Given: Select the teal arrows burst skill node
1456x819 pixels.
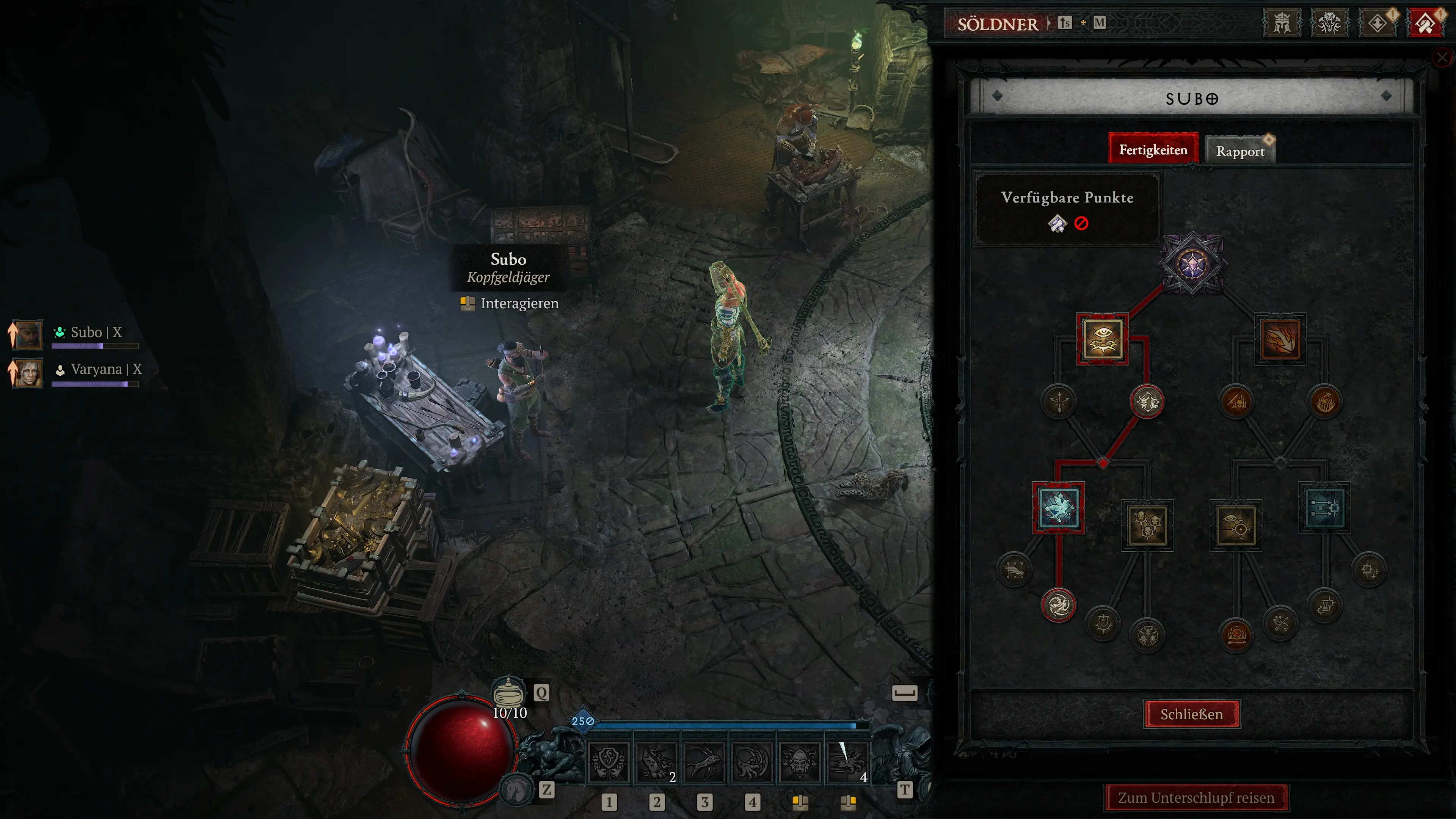Looking at the screenshot, I should [1324, 508].
